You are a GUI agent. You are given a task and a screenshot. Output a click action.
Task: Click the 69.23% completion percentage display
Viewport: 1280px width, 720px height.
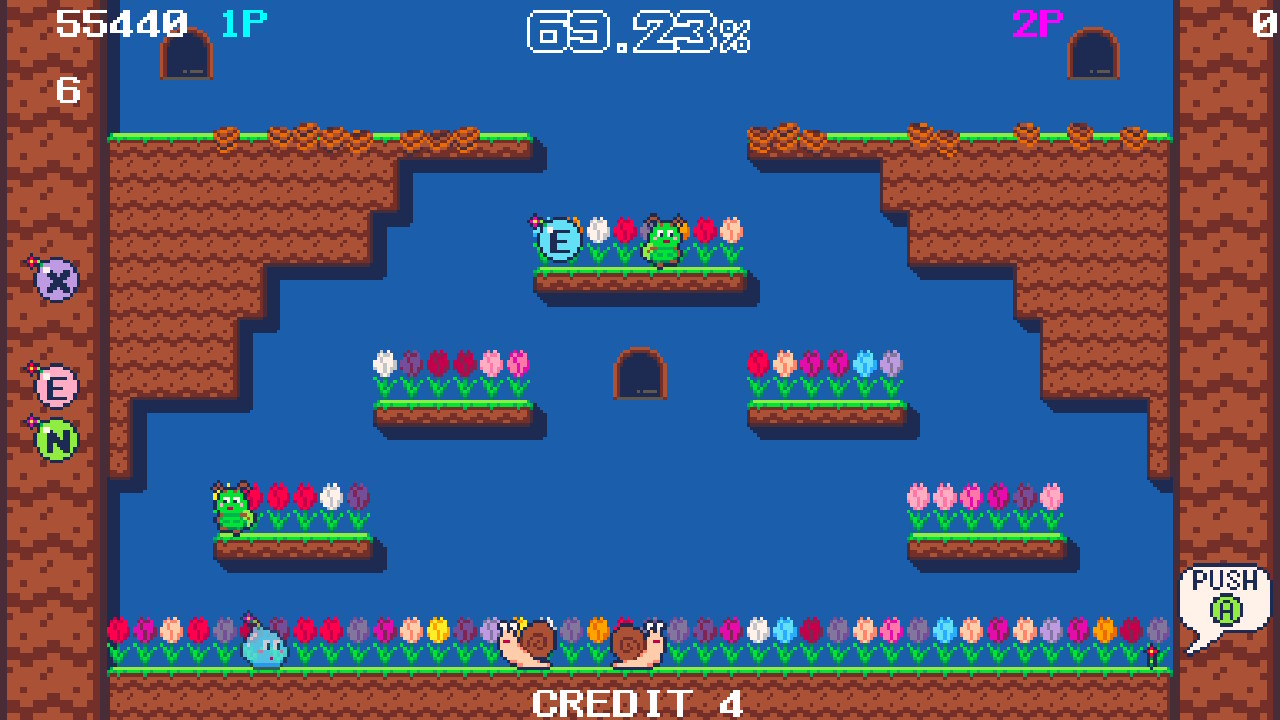tap(640, 33)
